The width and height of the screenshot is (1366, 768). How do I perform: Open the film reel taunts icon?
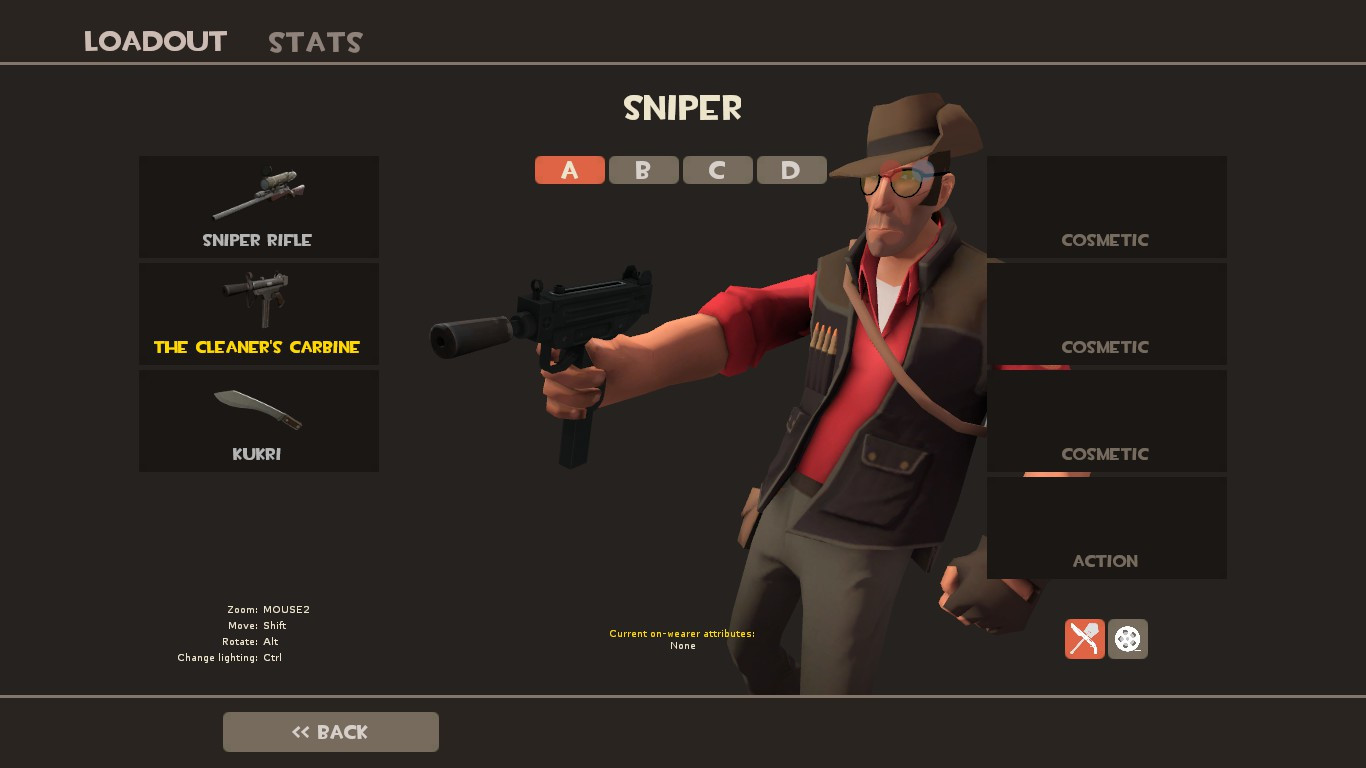(x=1128, y=638)
